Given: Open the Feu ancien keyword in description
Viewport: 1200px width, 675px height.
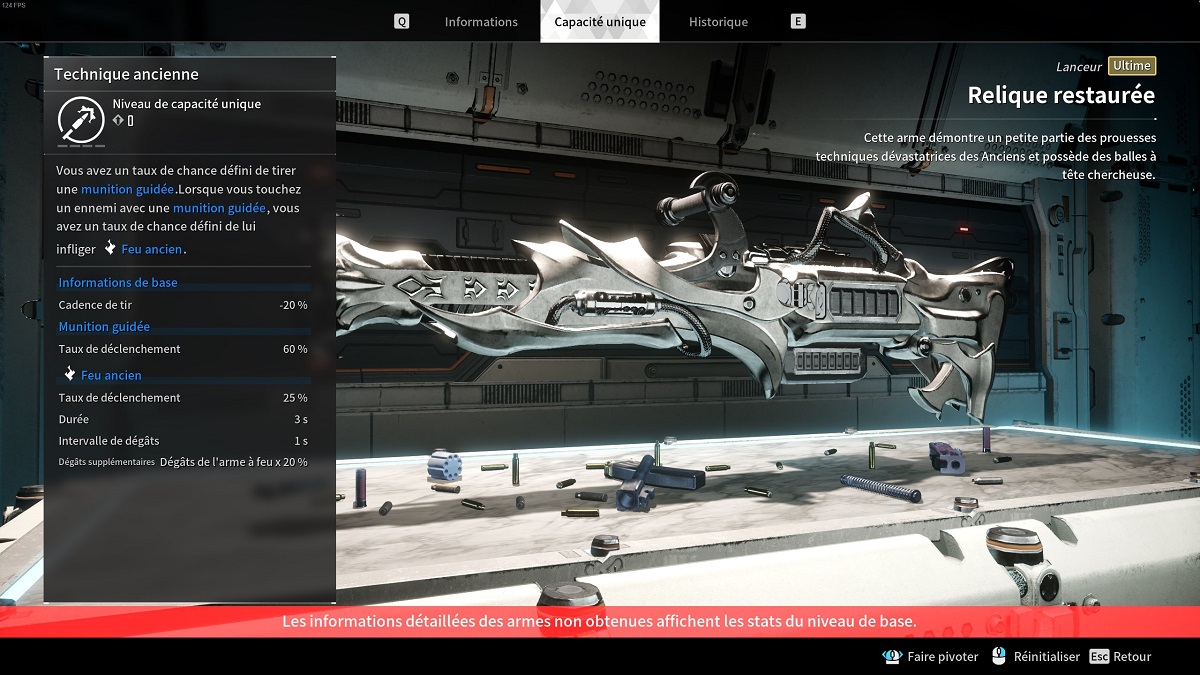Looking at the screenshot, I should click(153, 249).
